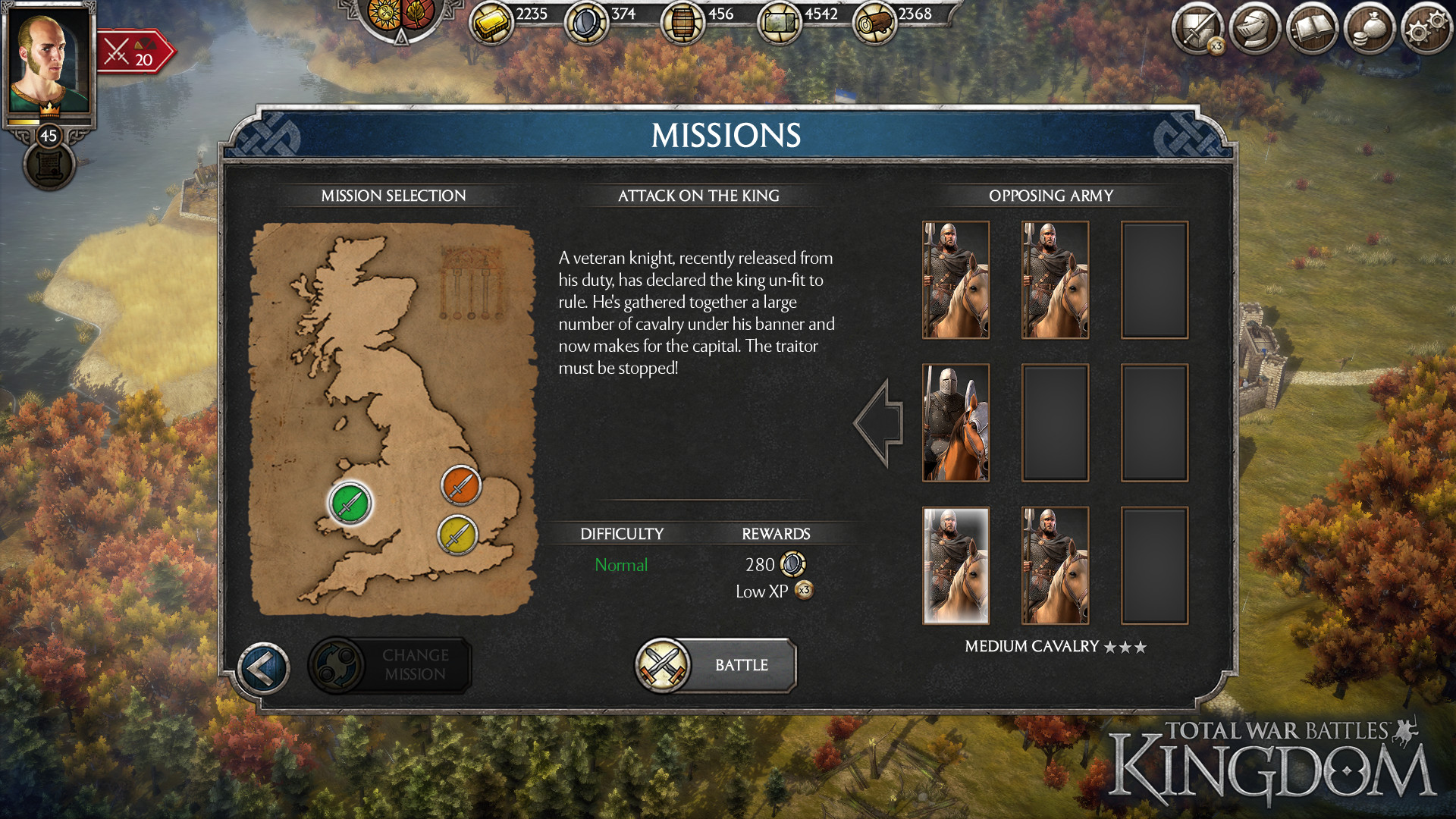Screen dimensions: 1456x819
Task: Click the stone resource icon showing 4542
Action: pyautogui.click(x=780, y=19)
